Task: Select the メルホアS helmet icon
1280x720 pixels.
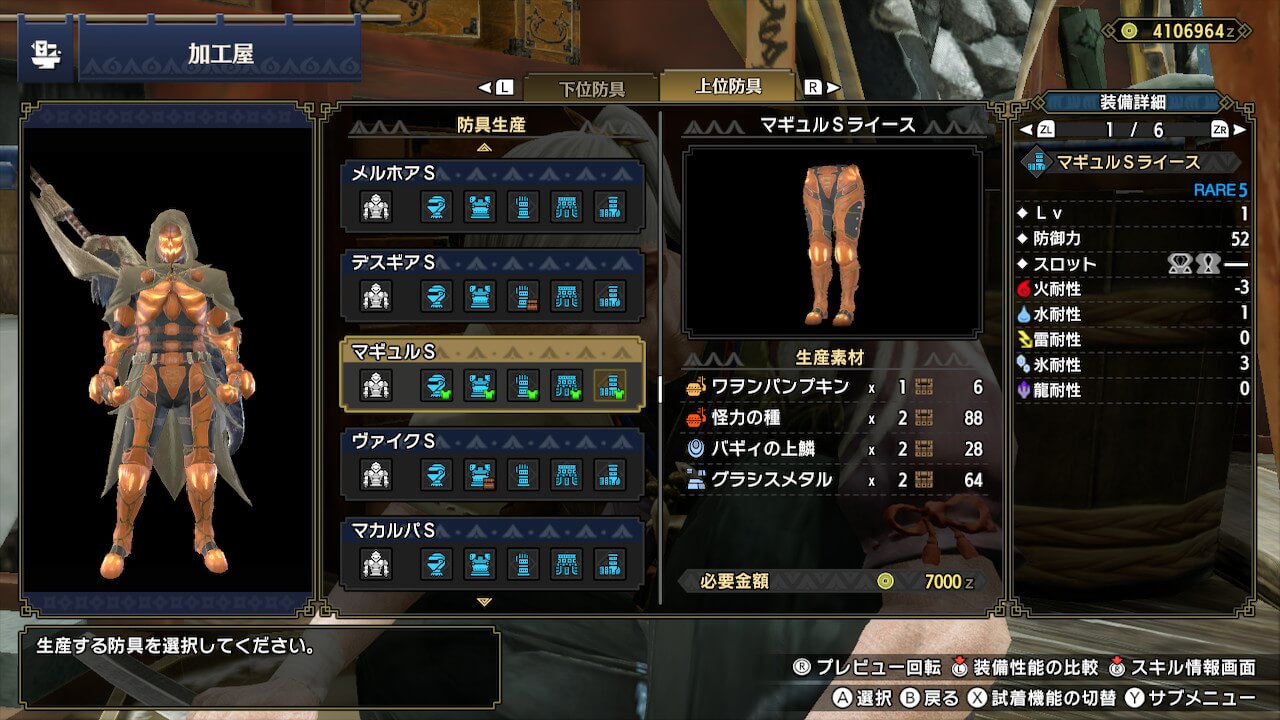Action: tap(436, 207)
